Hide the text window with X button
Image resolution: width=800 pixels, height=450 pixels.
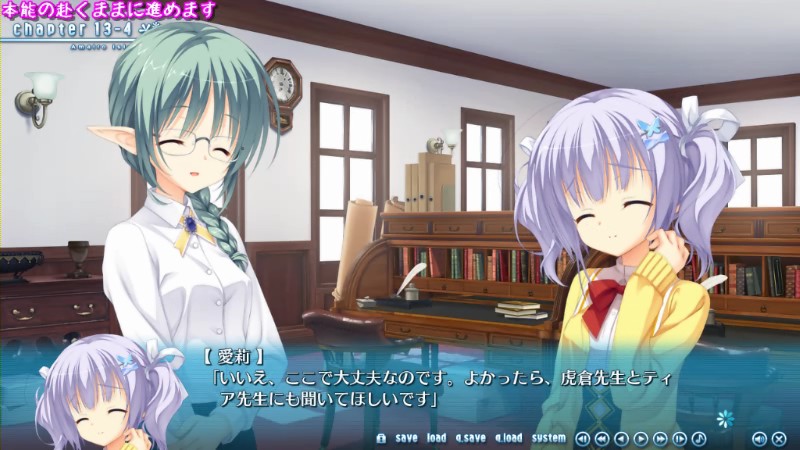click(779, 438)
